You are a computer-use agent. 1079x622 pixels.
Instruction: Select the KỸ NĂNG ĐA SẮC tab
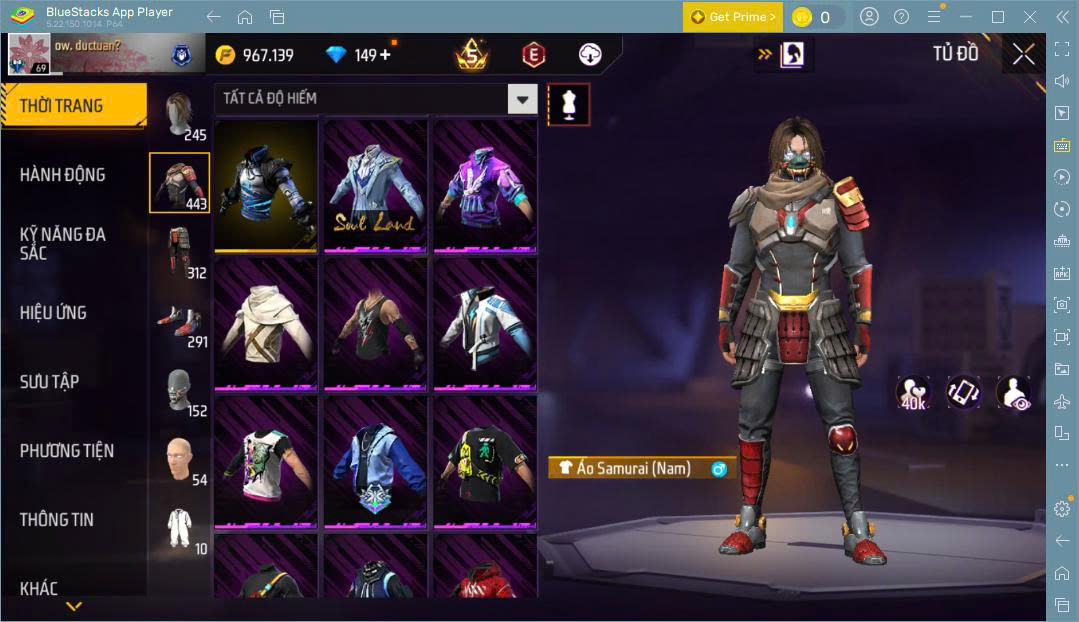click(x=62, y=243)
